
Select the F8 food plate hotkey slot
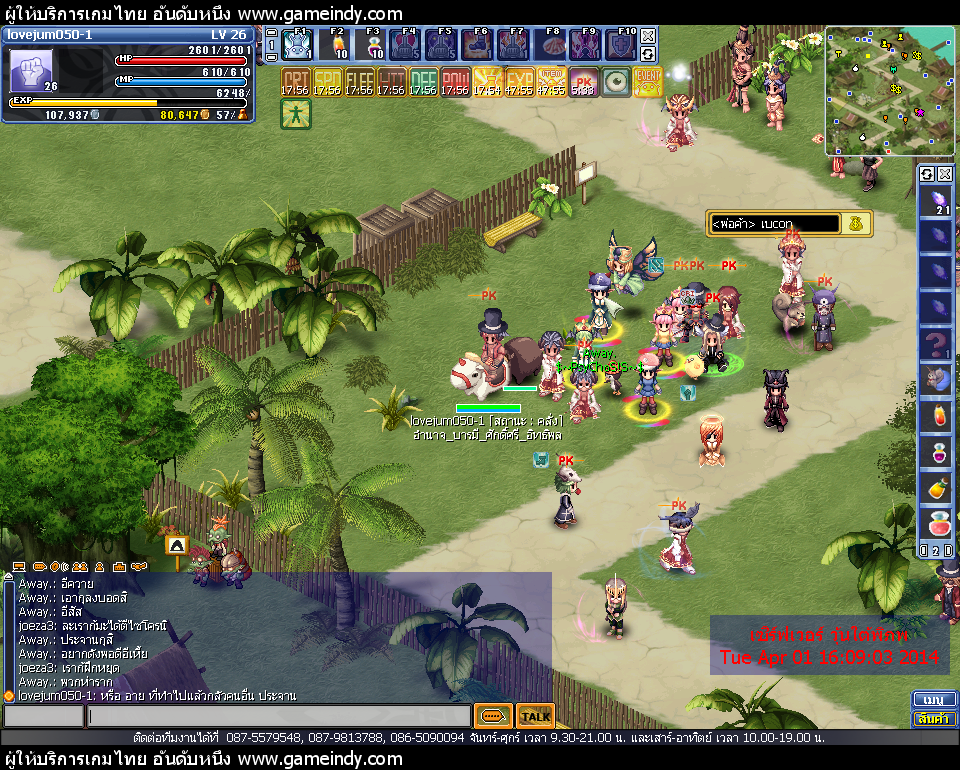551,45
